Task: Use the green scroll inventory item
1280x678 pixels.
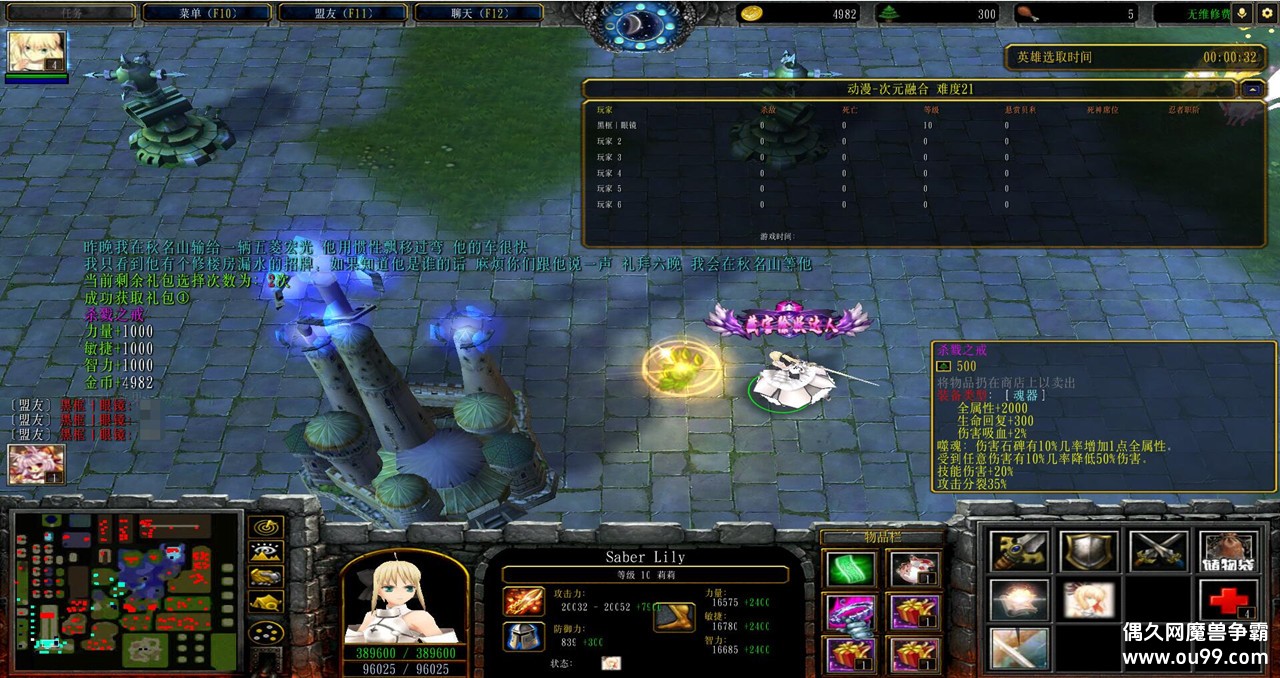Action: (850, 570)
